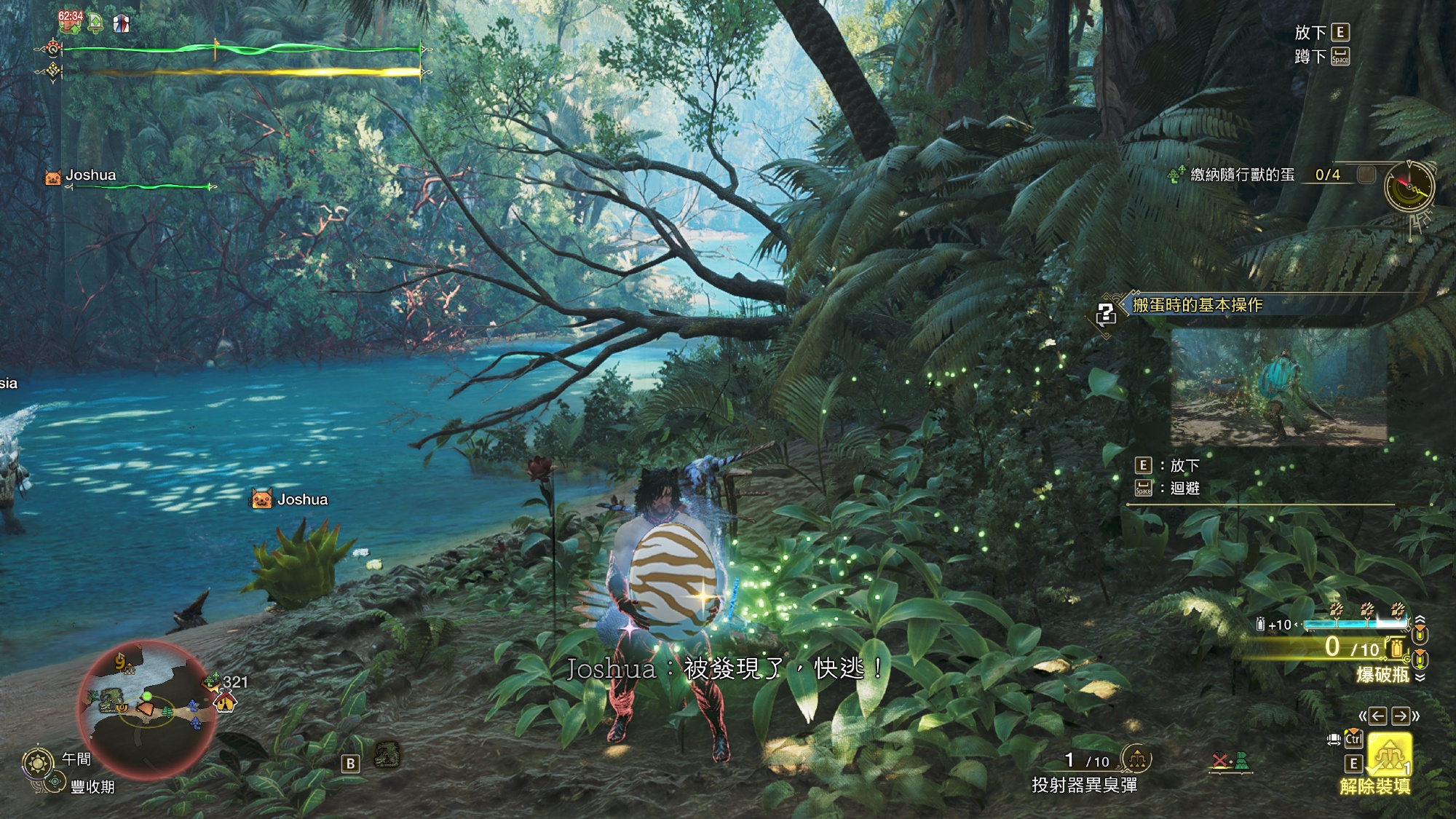Image resolution: width=1456 pixels, height=819 pixels.
Task: Open the 搬蛋時的基本操作 tutorial header
Action: (1197, 305)
